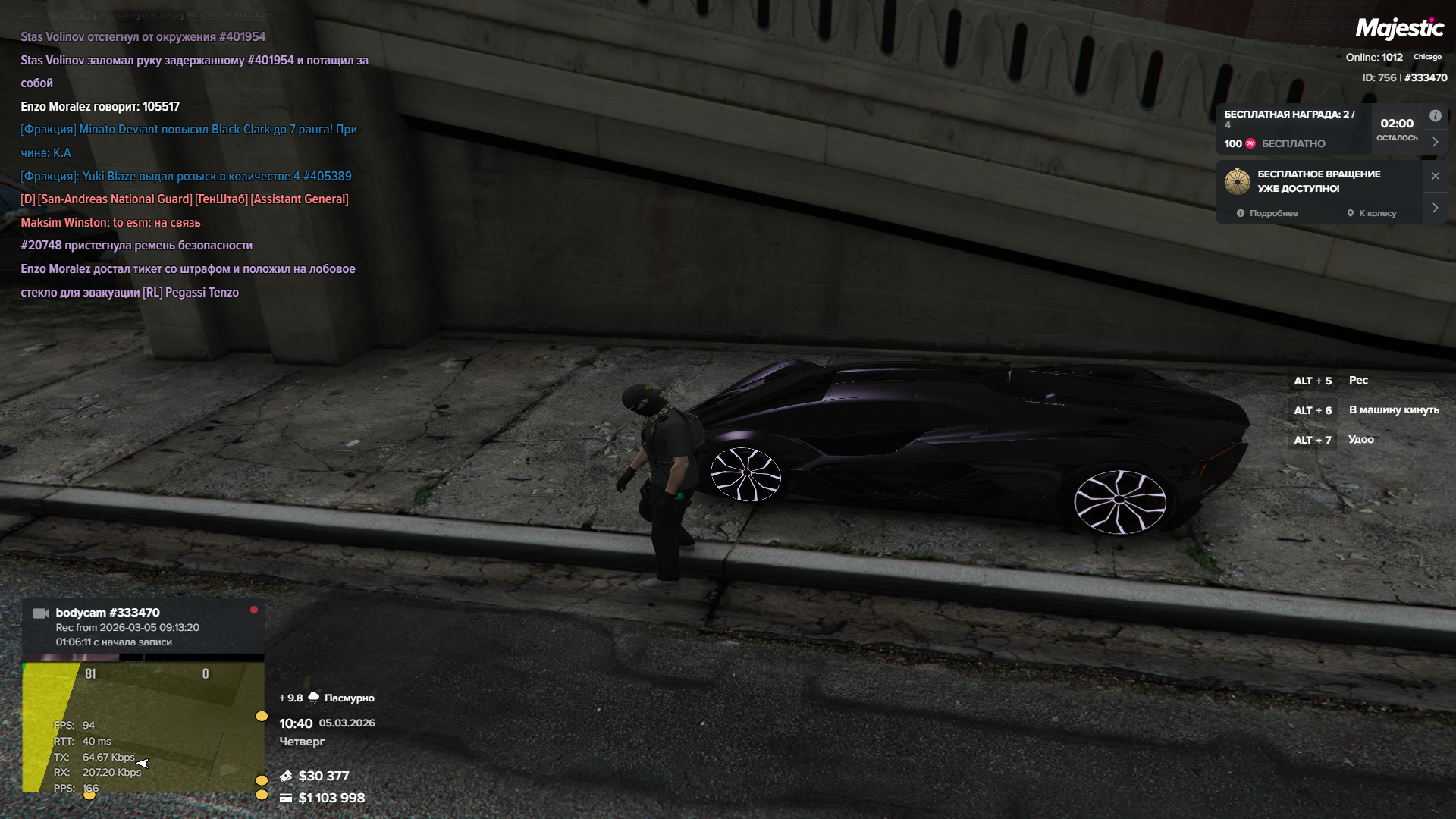Expand the free reward panel arrow

click(1435, 142)
